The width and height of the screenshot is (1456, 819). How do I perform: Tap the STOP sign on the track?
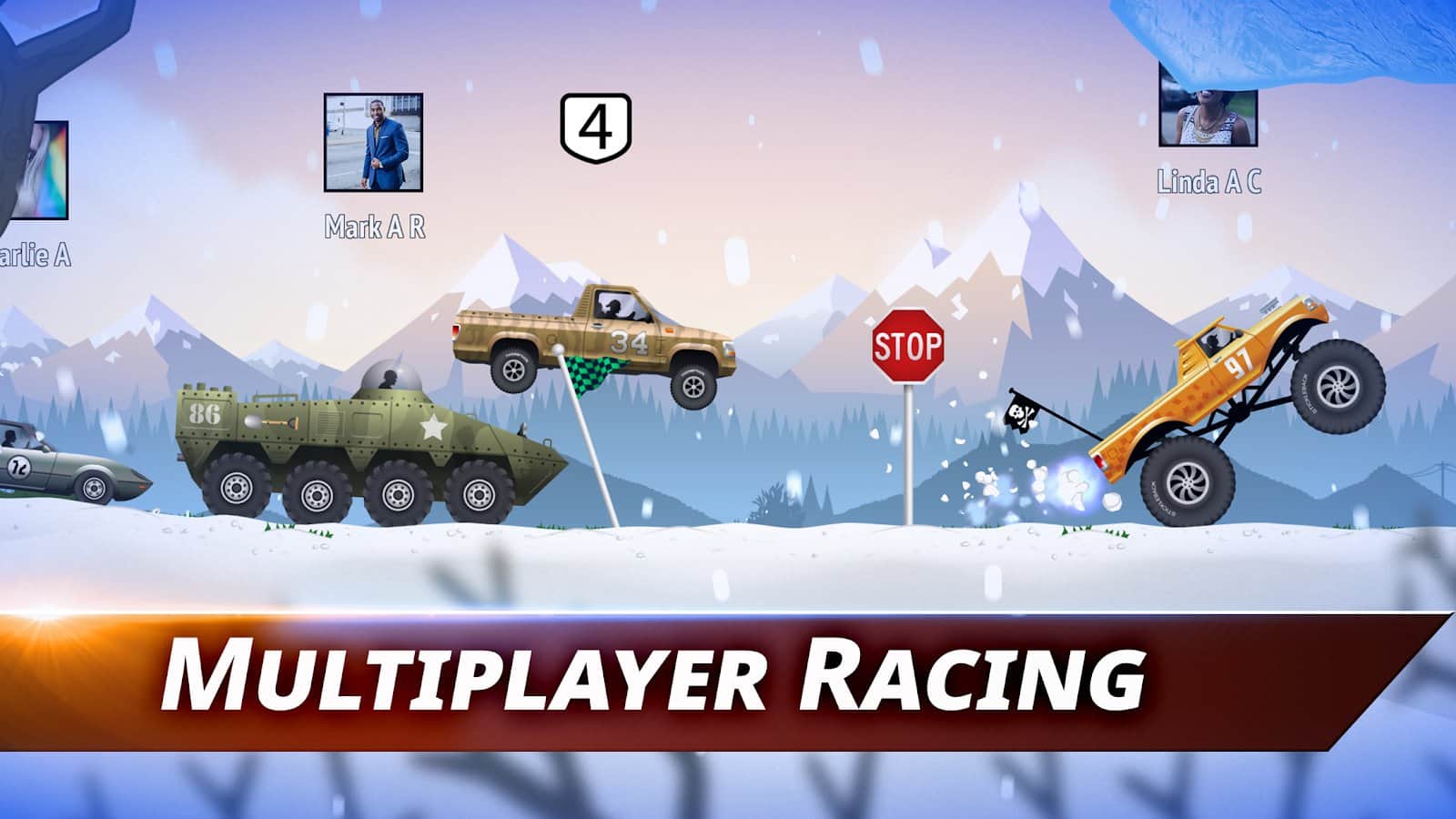tap(910, 346)
